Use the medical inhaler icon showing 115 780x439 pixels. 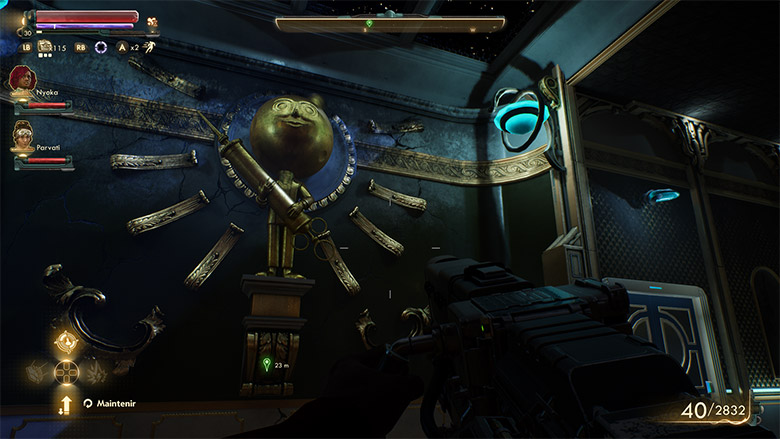[x=45, y=46]
